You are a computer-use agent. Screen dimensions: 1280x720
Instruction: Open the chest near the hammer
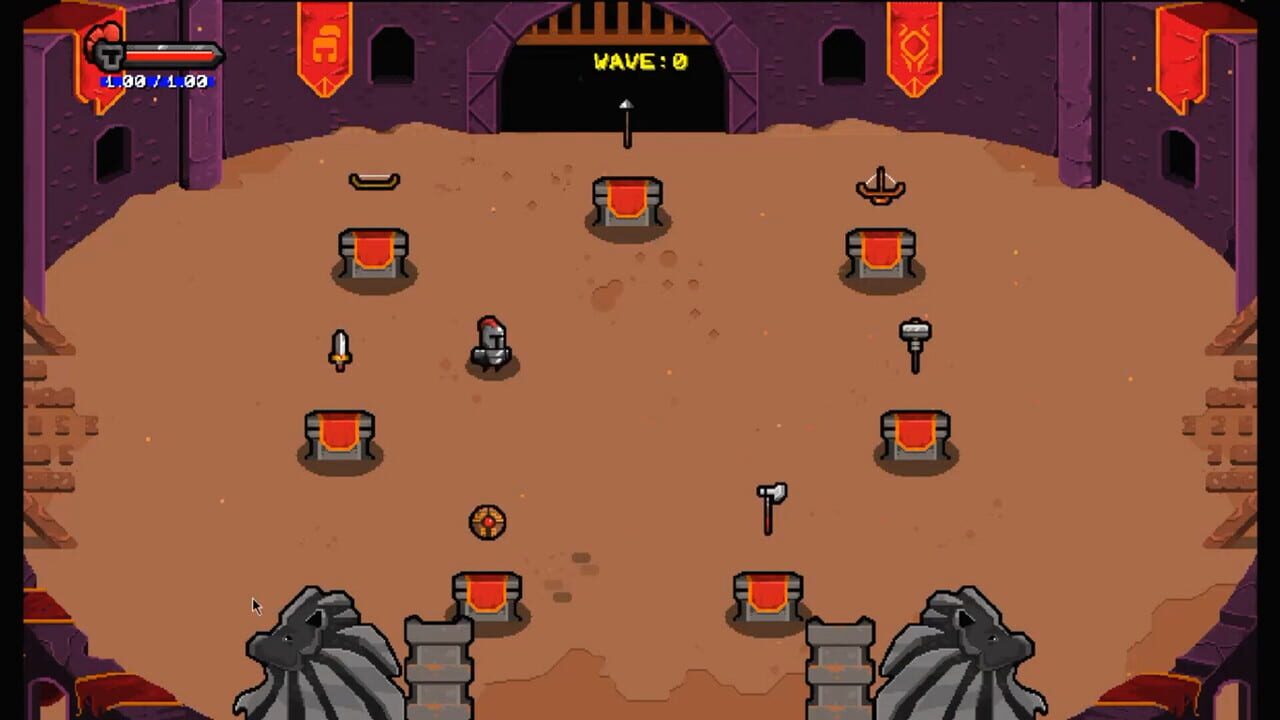[913, 431]
